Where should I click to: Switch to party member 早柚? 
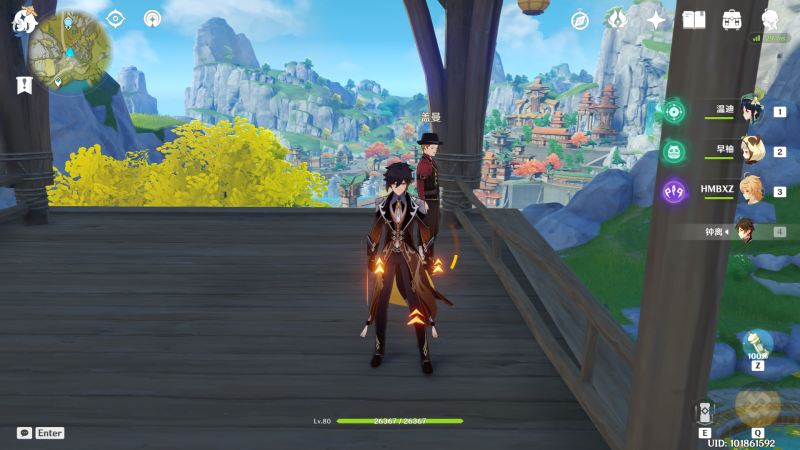[752, 152]
